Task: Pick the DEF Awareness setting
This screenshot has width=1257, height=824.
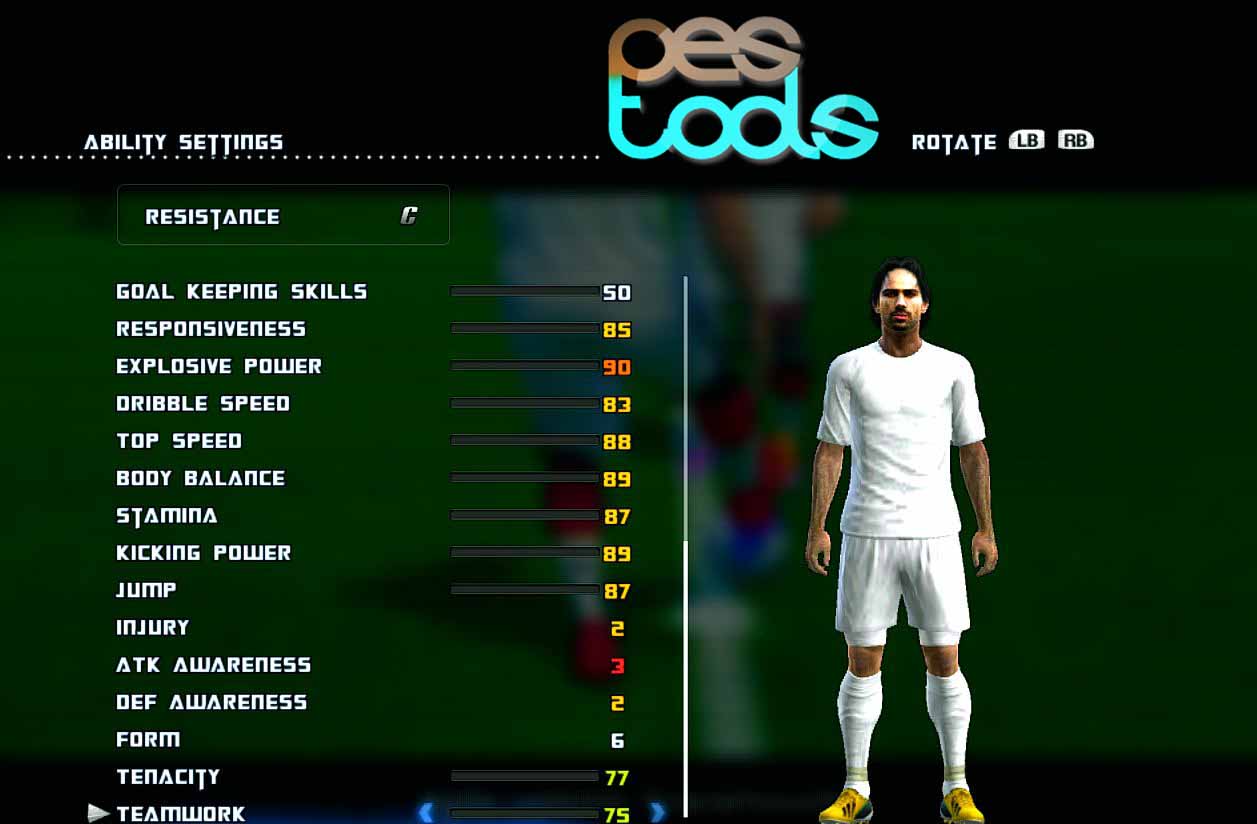Action: coord(211,702)
